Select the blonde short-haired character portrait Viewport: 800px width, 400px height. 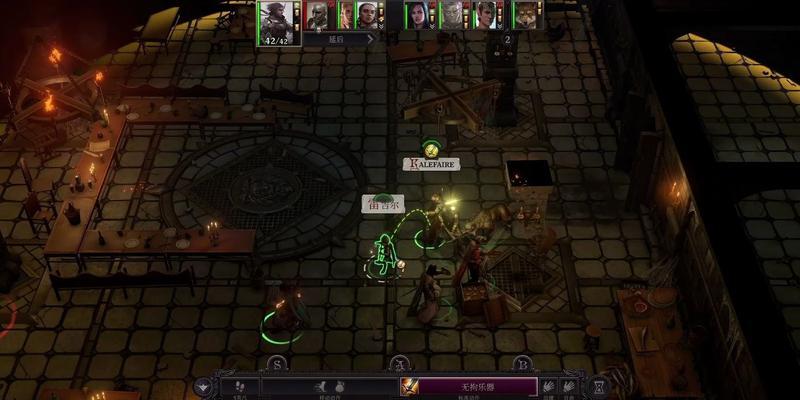click(x=486, y=14)
